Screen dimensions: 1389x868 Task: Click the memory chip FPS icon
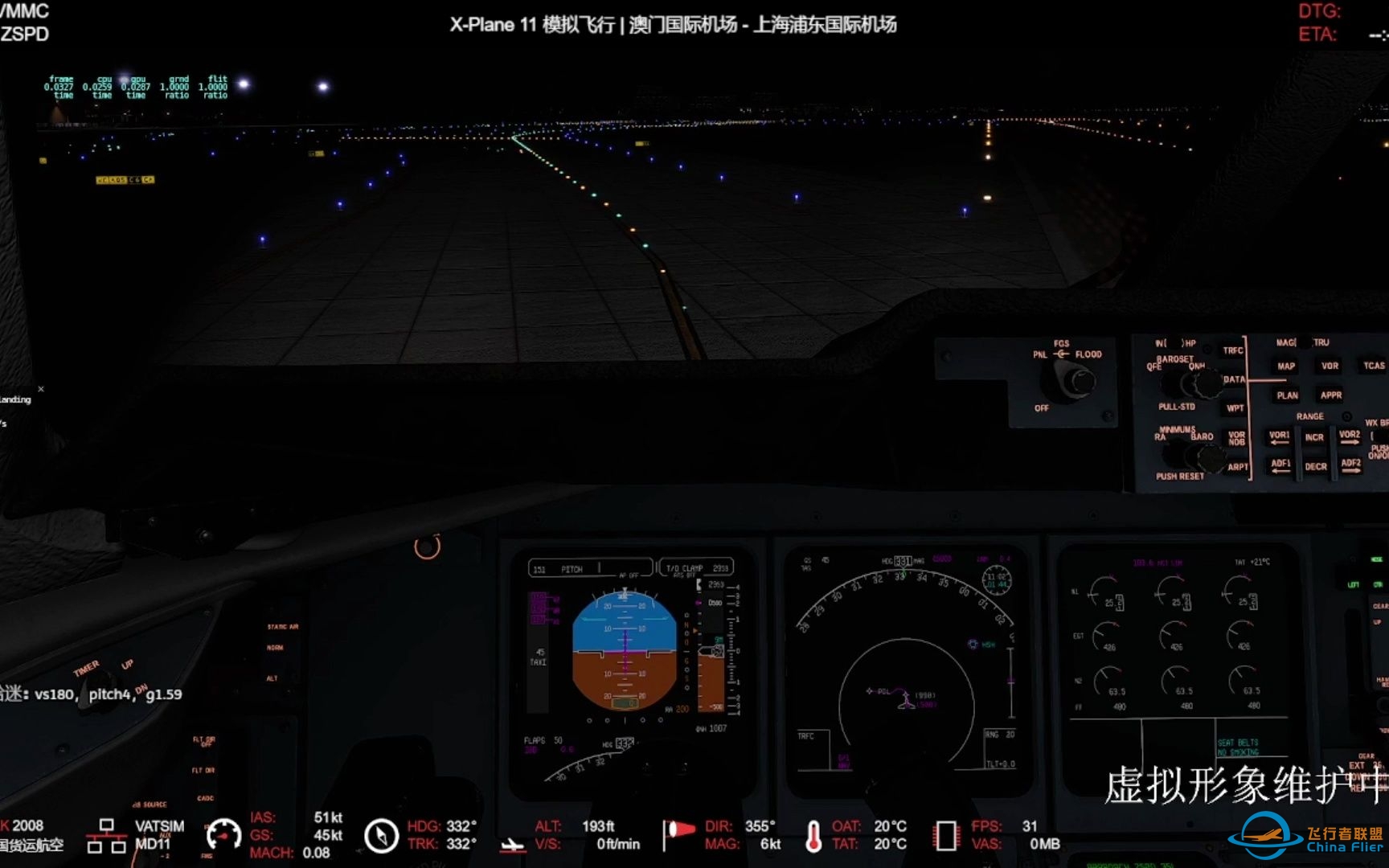946,836
